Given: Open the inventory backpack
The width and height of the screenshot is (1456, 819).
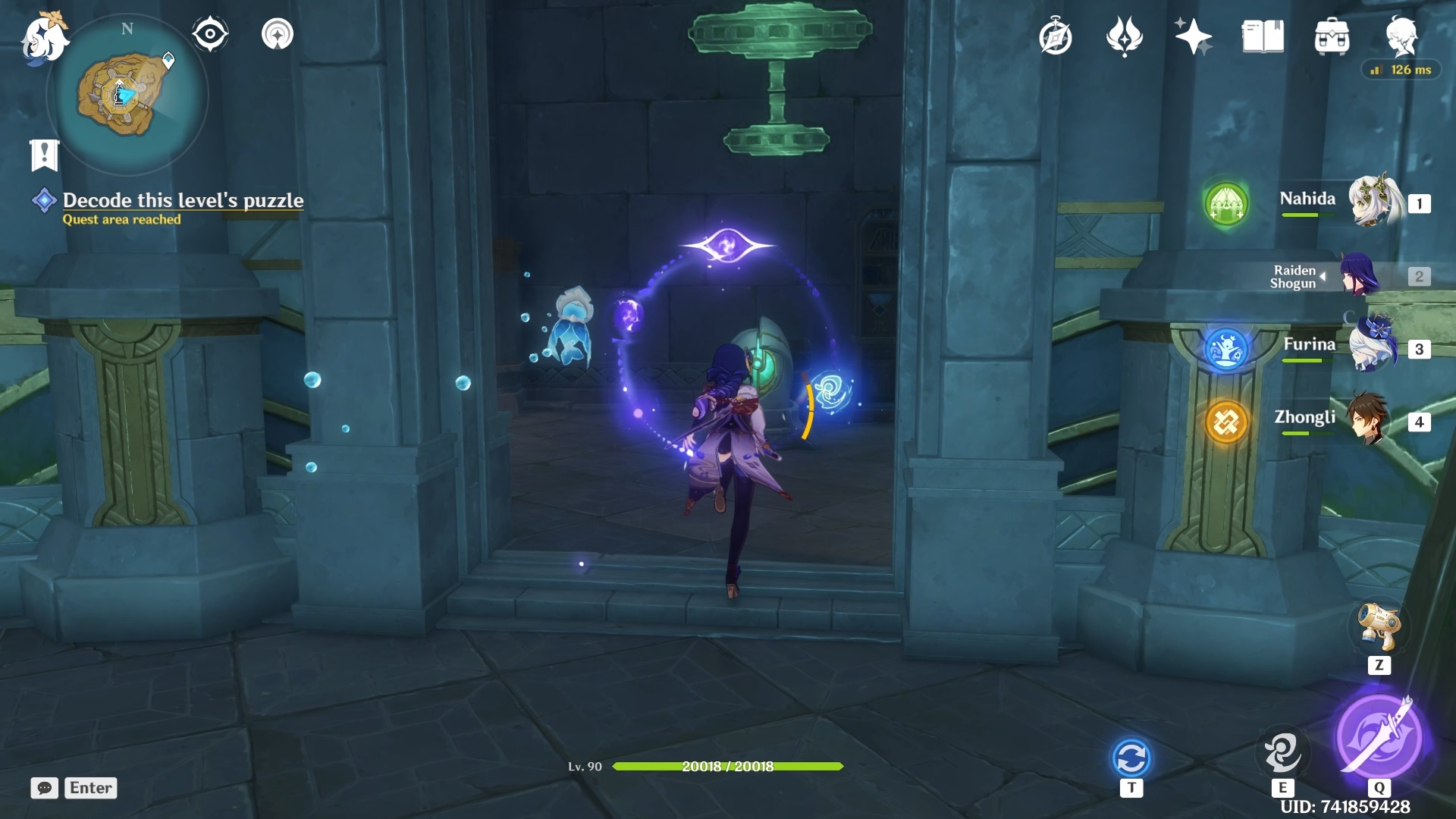Looking at the screenshot, I should tap(1332, 37).
